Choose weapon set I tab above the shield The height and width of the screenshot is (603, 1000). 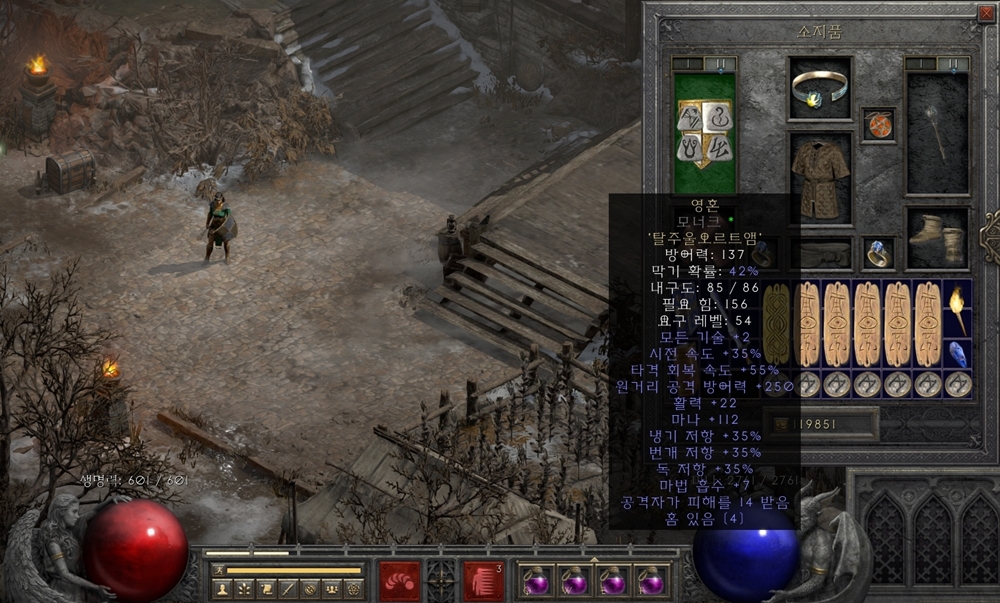tap(688, 64)
